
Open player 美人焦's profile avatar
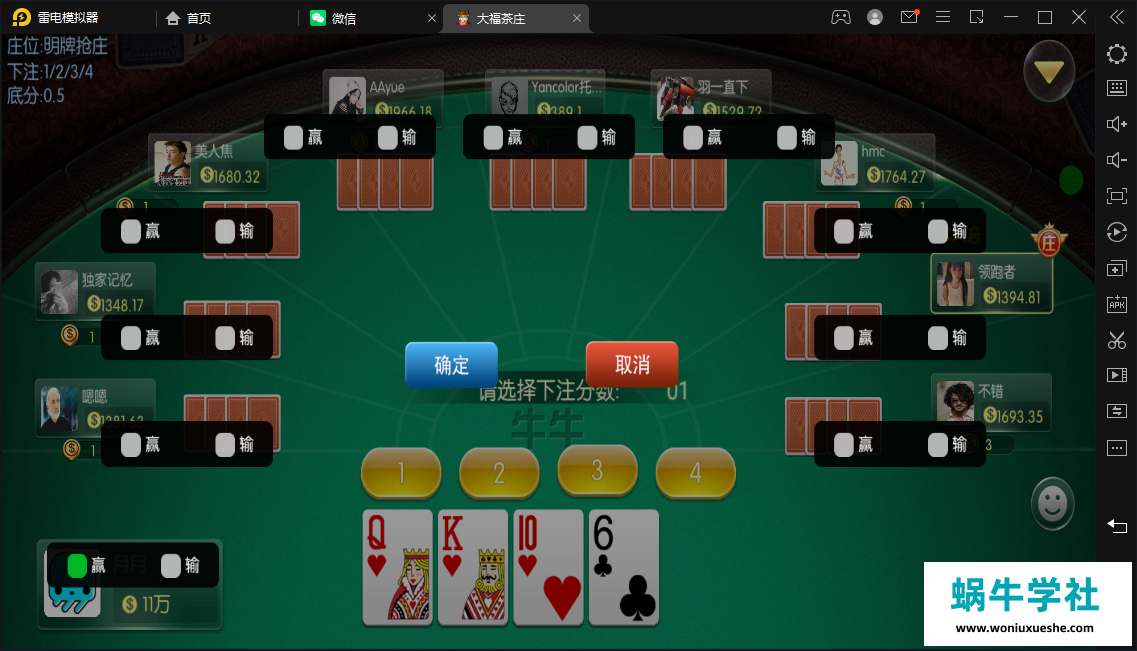[173, 164]
